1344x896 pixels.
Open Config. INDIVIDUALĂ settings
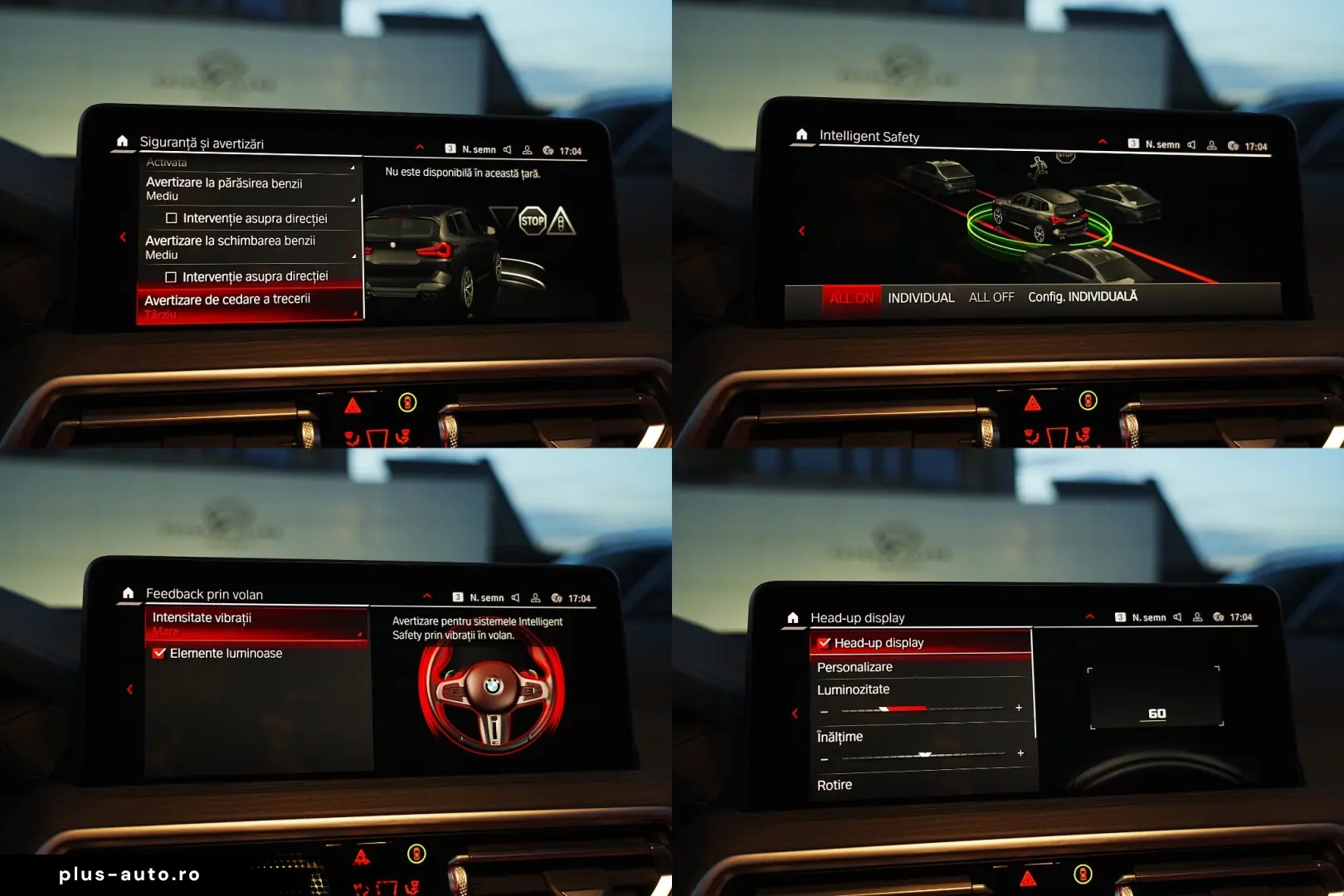(1083, 296)
